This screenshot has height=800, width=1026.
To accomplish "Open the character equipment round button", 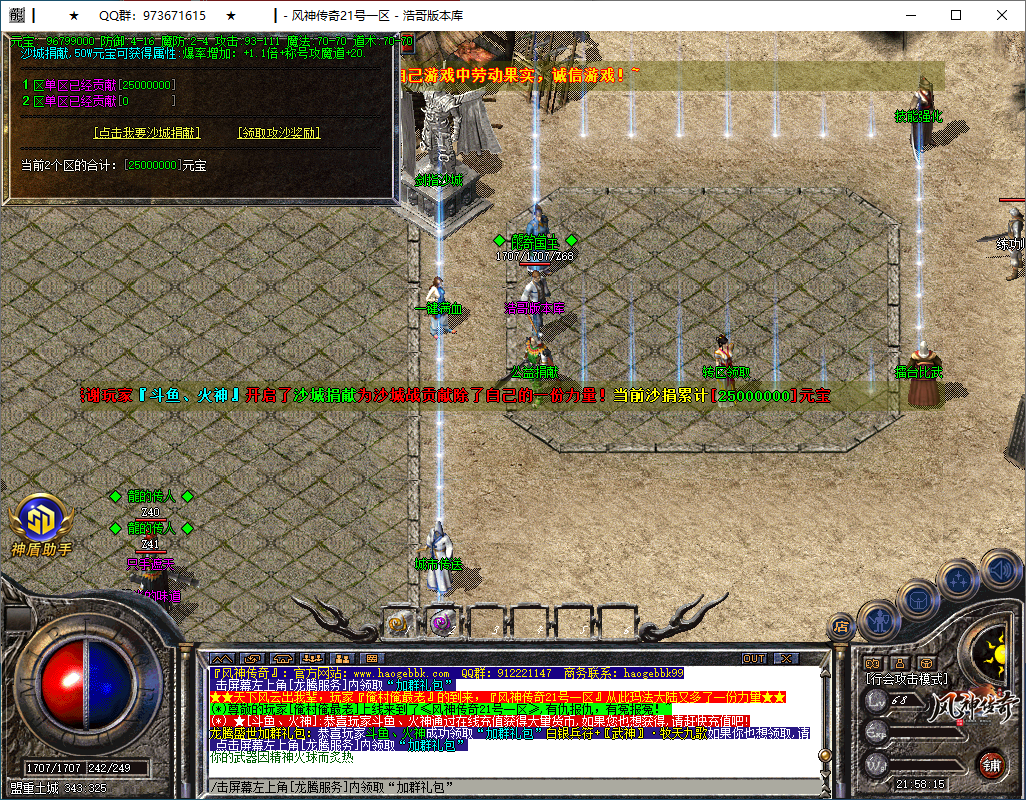I will point(880,620).
